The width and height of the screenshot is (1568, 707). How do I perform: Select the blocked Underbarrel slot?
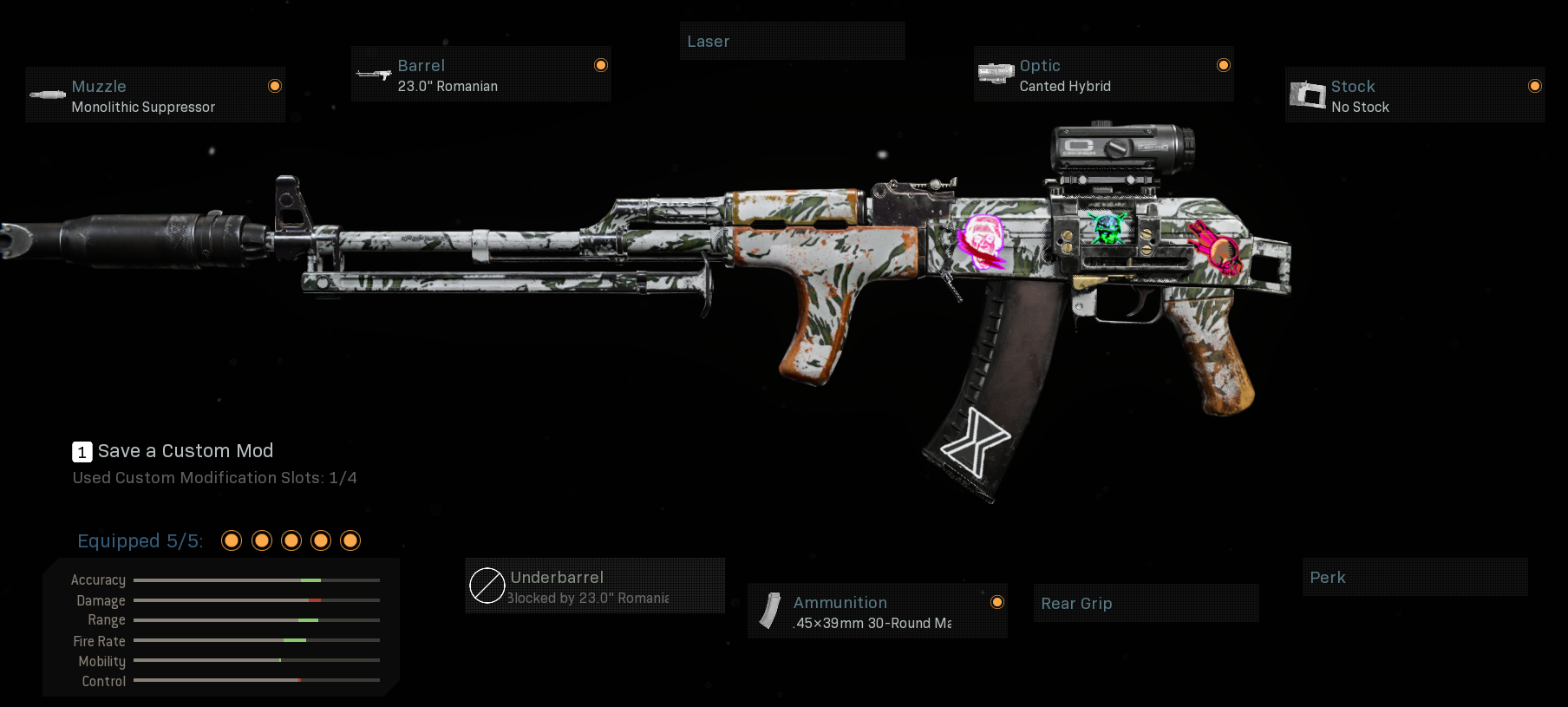tap(594, 586)
